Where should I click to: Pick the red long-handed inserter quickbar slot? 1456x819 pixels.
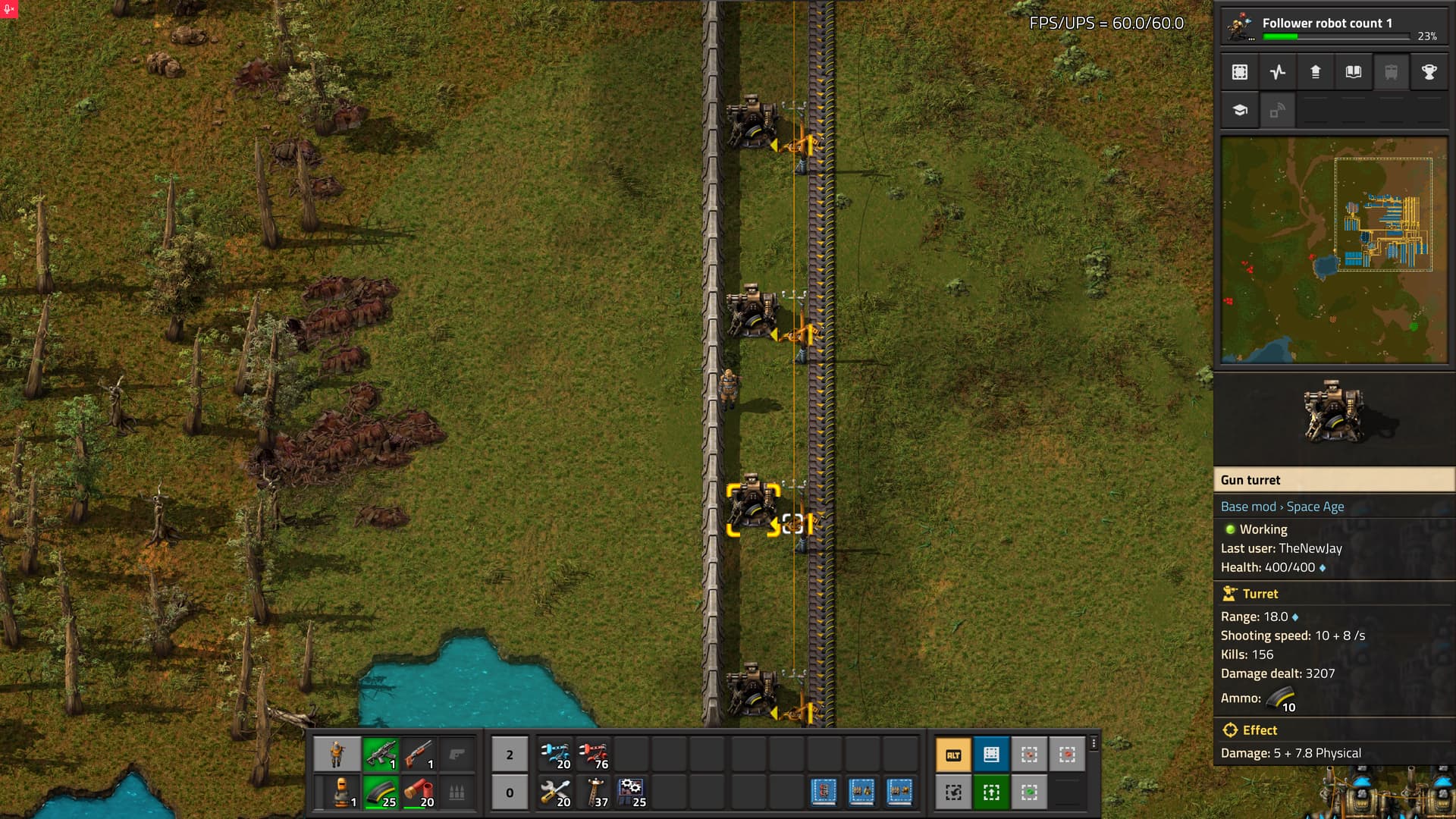(x=593, y=754)
